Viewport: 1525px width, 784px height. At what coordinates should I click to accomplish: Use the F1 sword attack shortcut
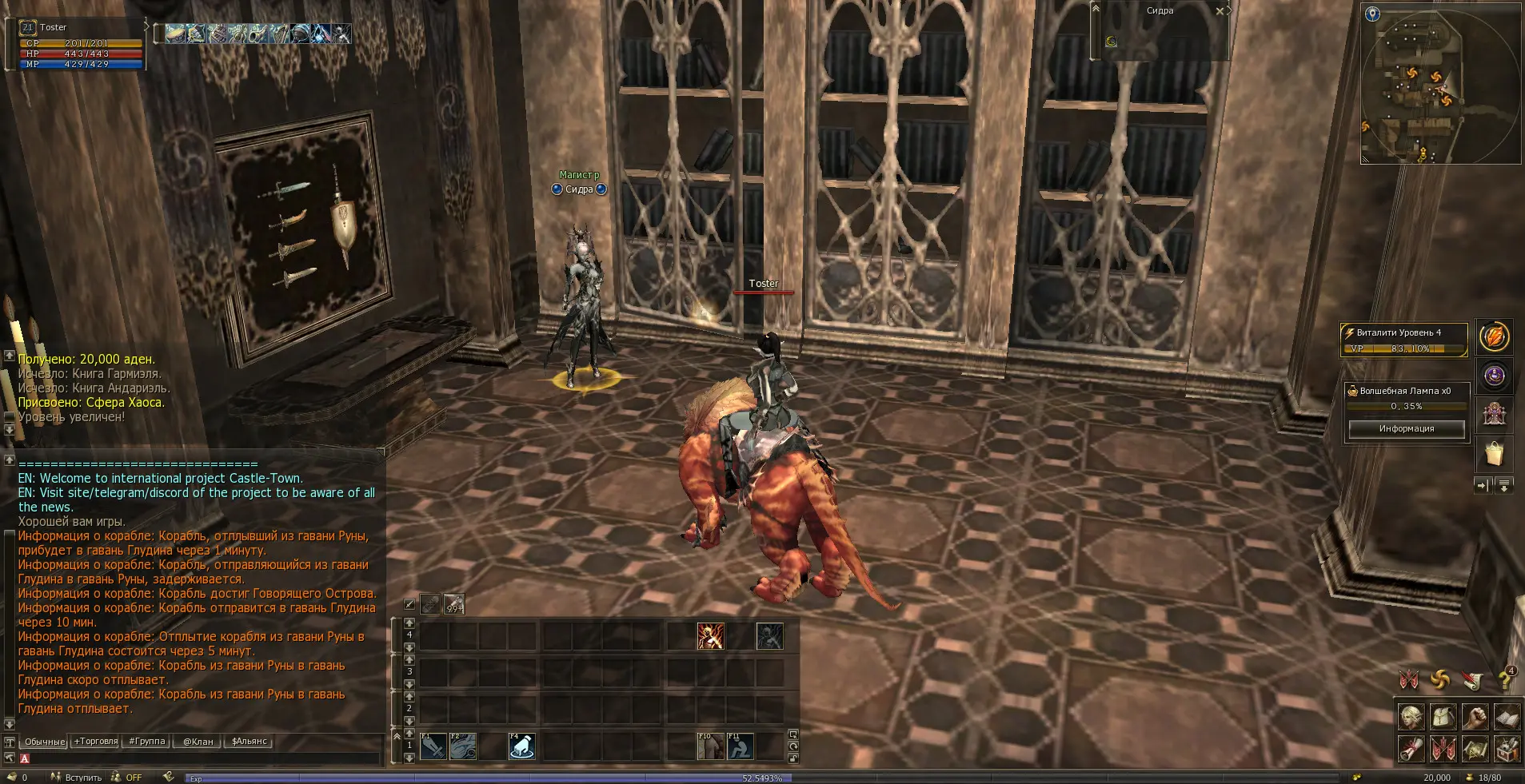(433, 746)
